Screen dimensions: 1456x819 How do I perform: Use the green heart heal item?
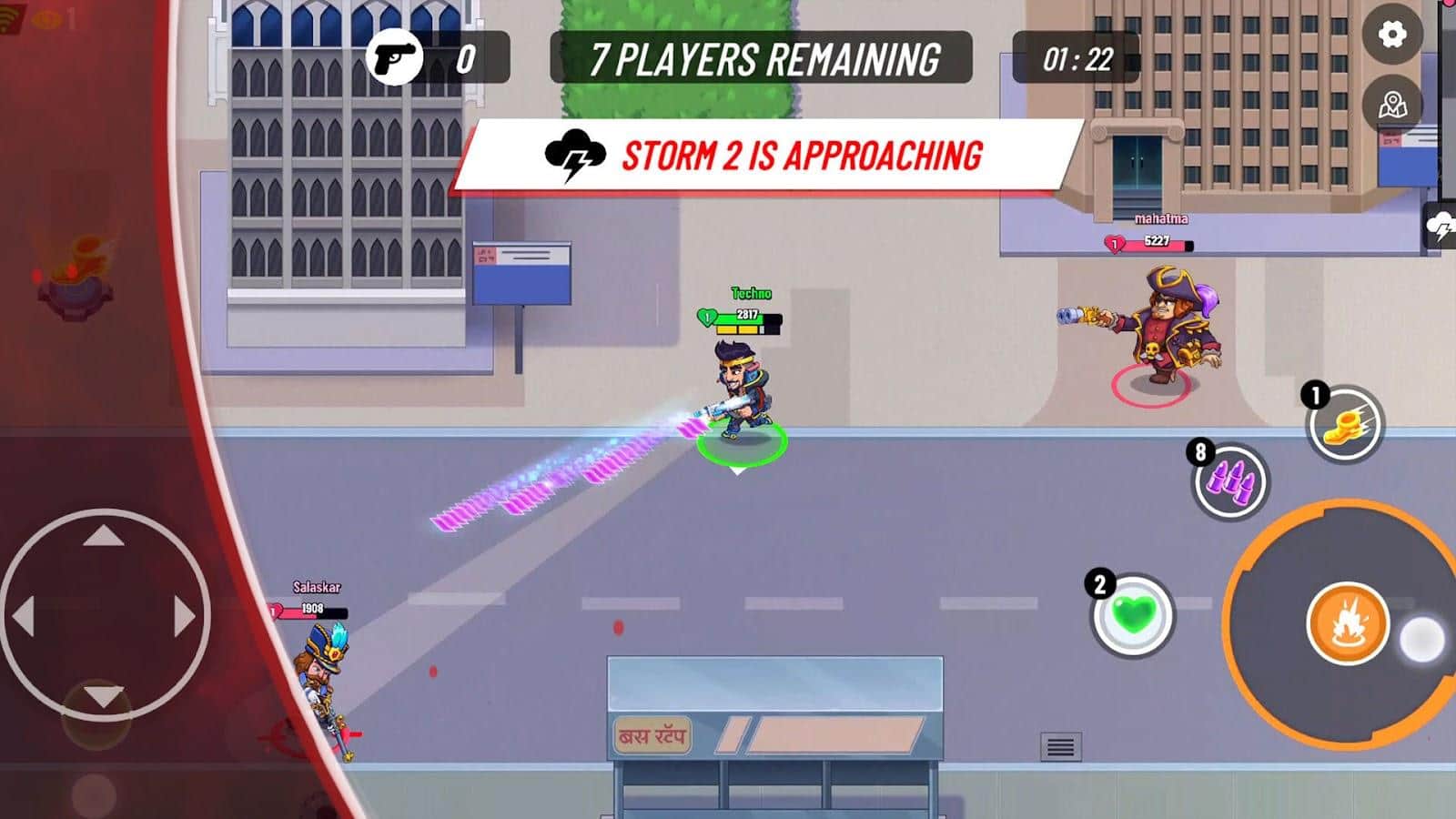pyautogui.click(x=1133, y=616)
